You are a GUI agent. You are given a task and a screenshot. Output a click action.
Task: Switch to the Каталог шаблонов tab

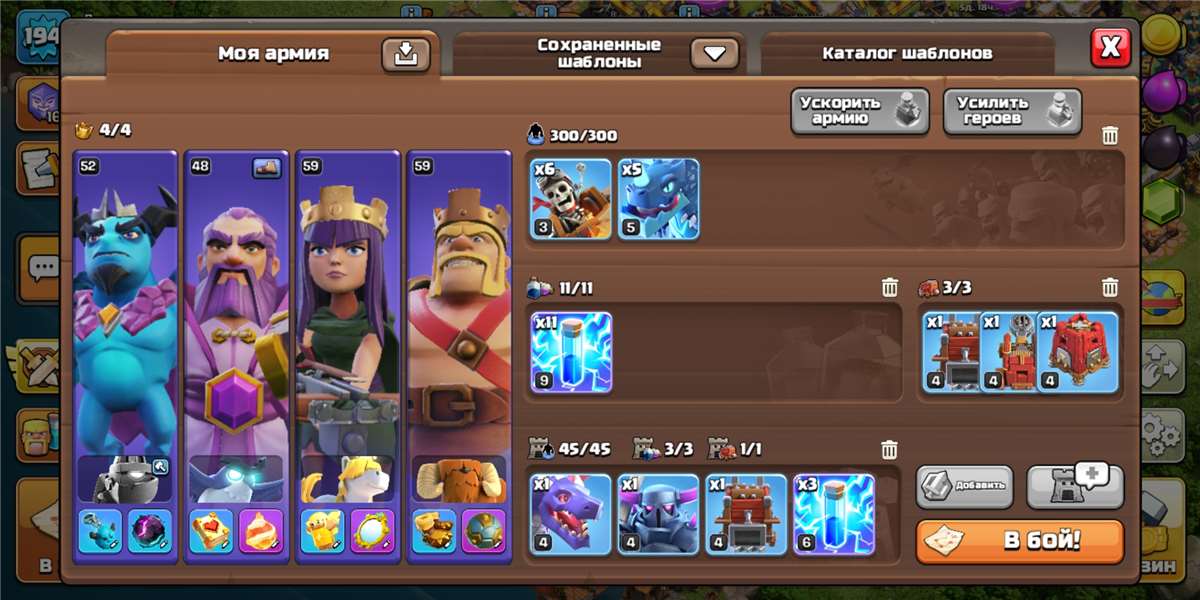pyautogui.click(x=907, y=53)
